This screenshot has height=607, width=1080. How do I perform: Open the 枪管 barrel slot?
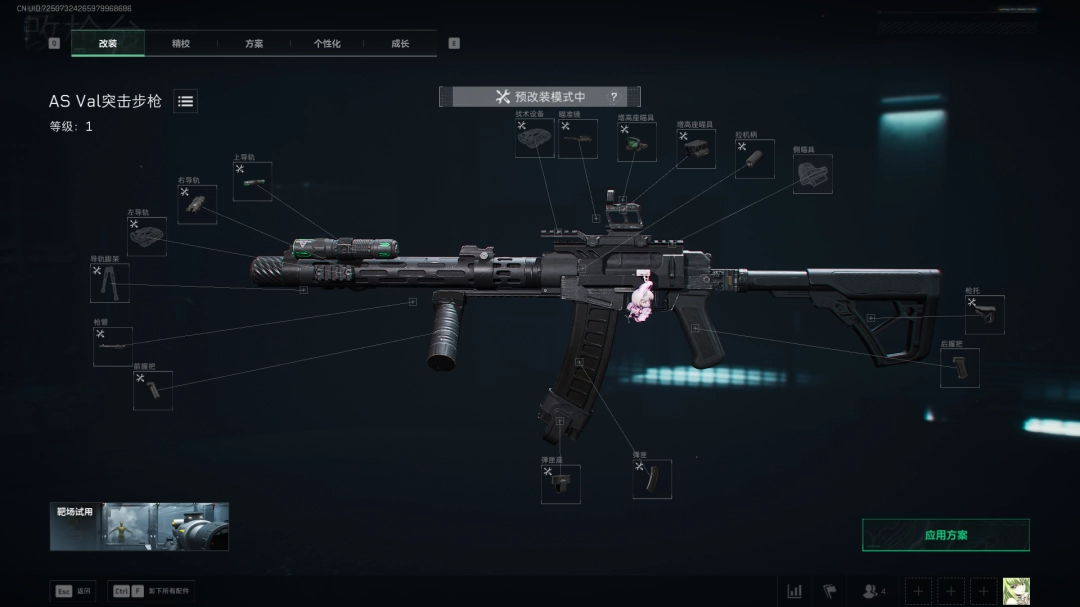(x=112, y=346)
